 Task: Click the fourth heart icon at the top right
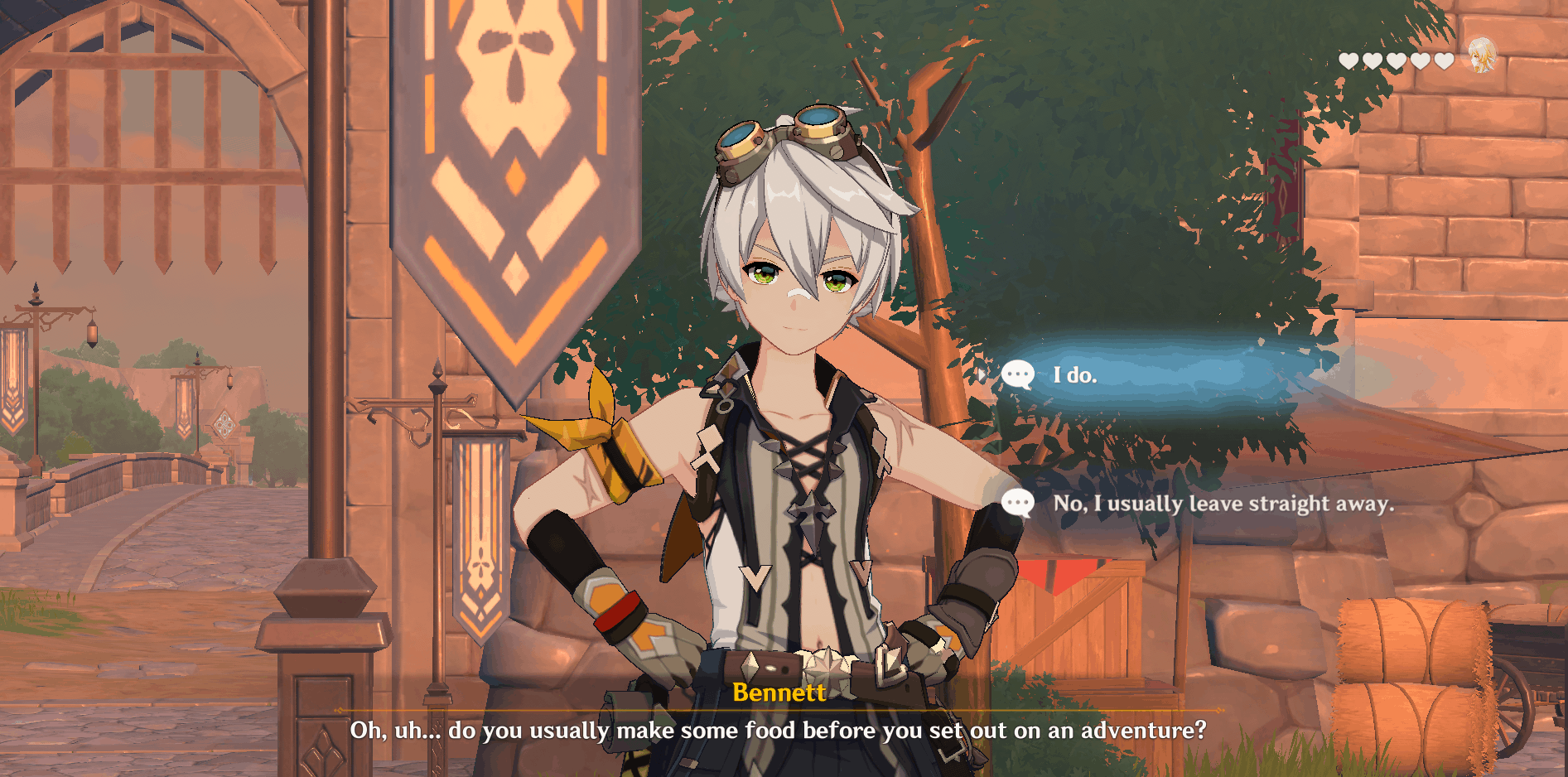pyautogui.click(x=1419, y=60)
